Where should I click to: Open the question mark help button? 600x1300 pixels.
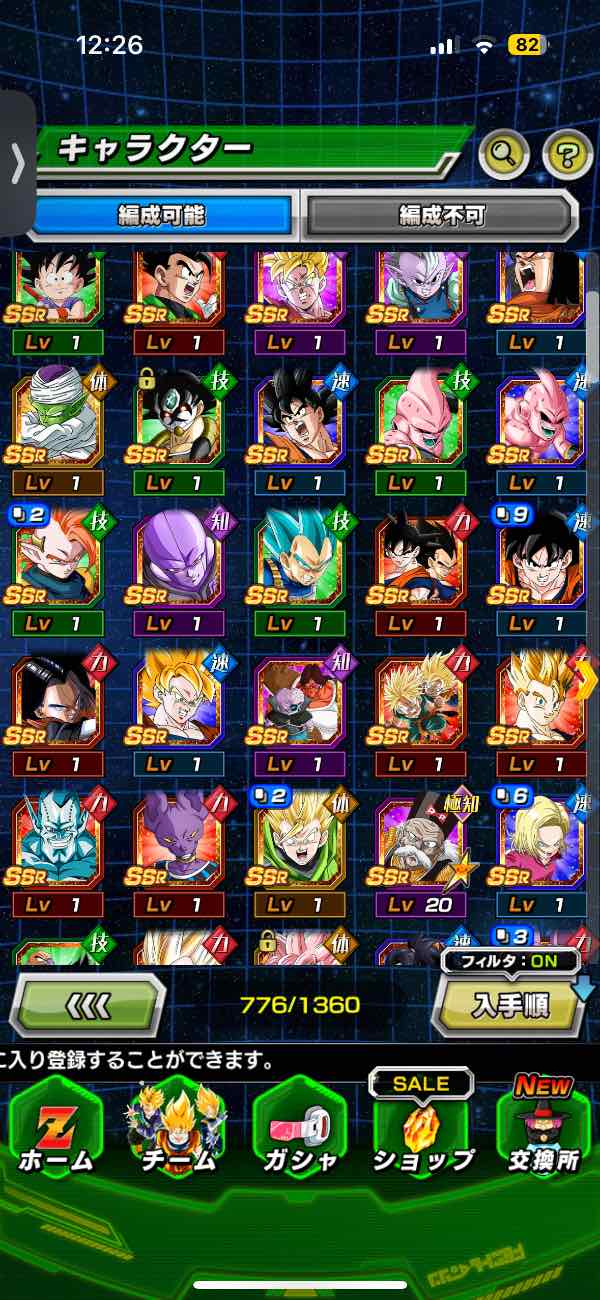[567, 154]
